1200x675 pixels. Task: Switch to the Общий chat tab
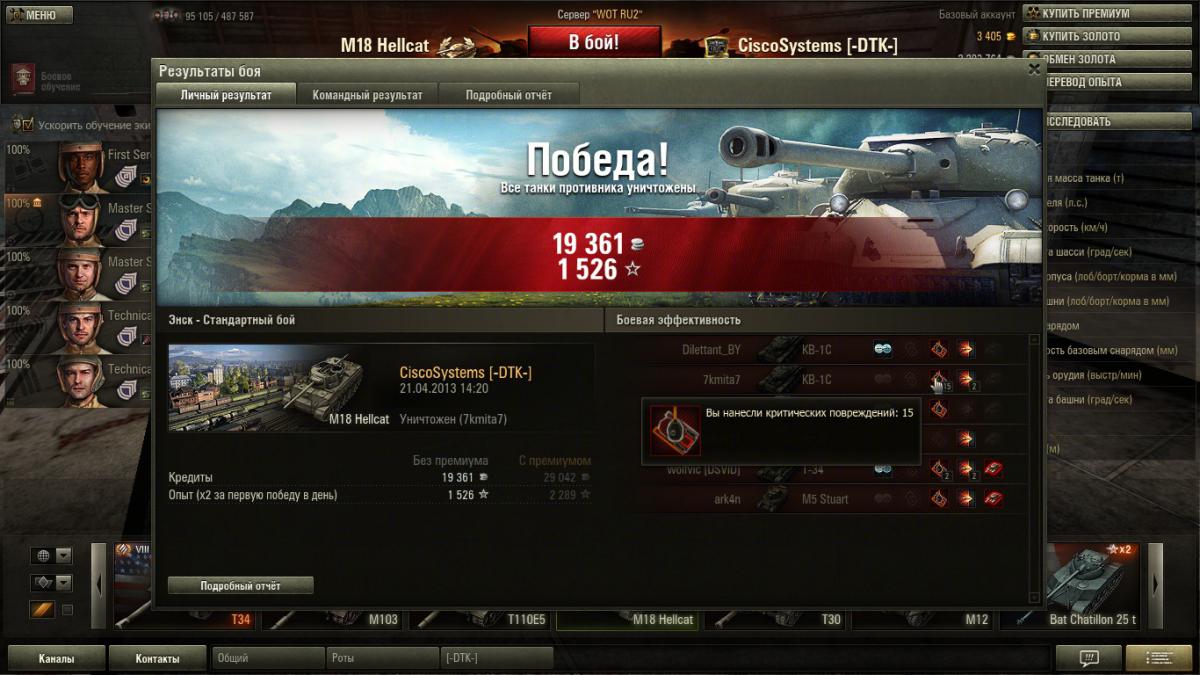coord(267,658)
